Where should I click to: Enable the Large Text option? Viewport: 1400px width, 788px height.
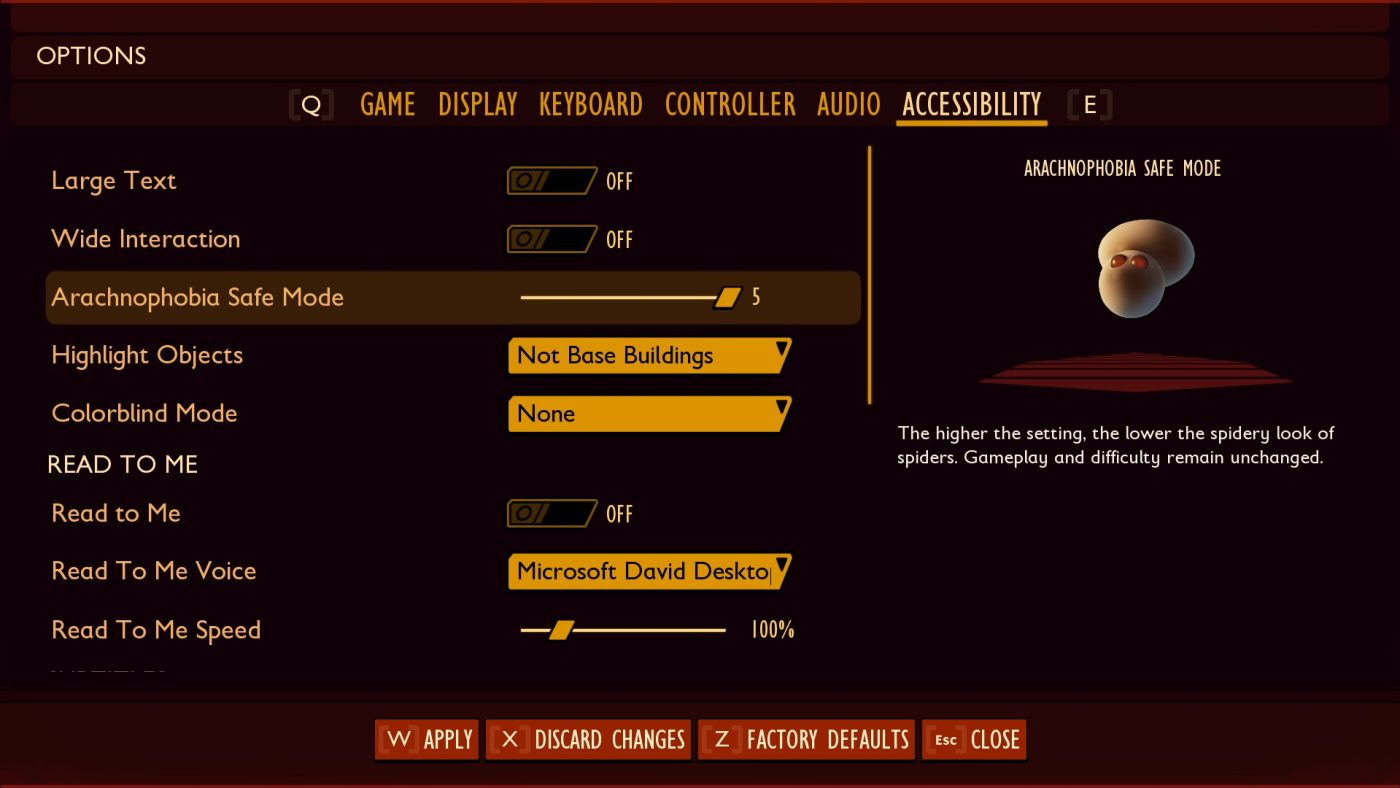tap(552, 180)
